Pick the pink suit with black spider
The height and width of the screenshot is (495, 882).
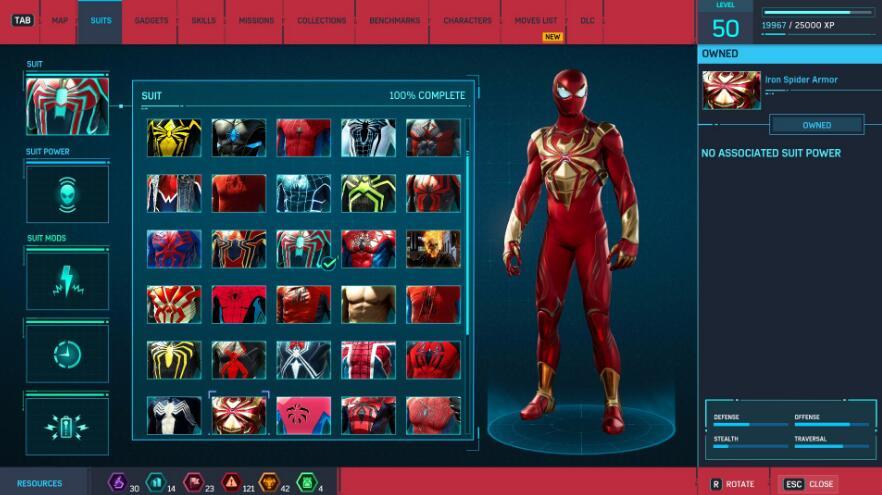[x=303, y=415]
